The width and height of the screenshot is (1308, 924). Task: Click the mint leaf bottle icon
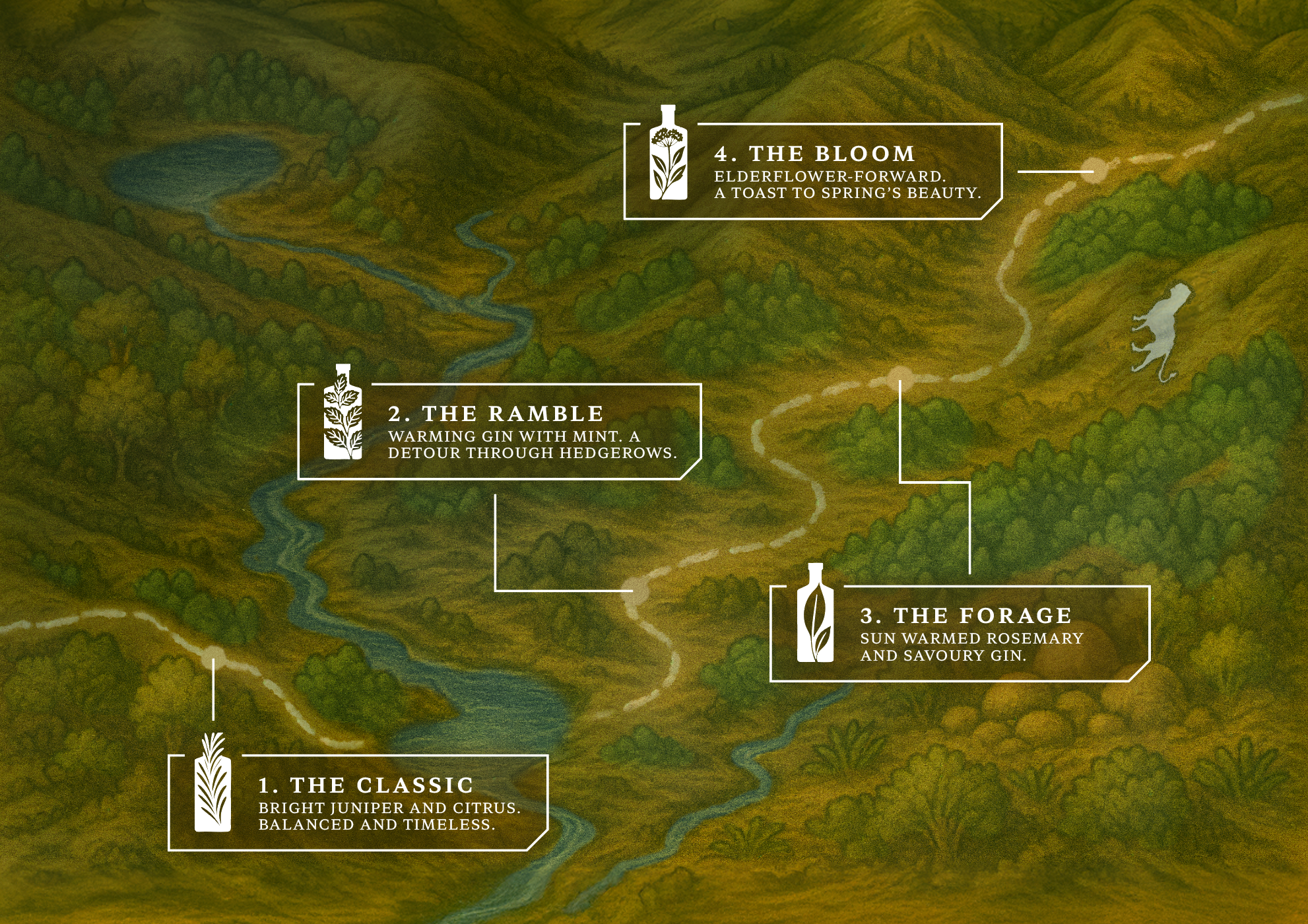[343, 412]
